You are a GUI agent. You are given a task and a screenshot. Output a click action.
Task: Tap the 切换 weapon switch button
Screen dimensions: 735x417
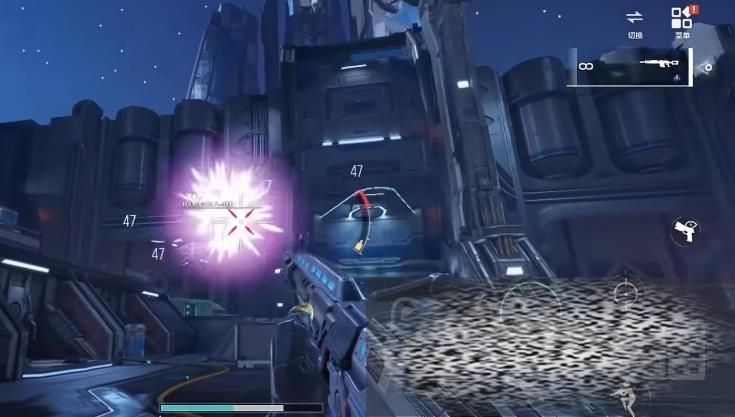click(635, 22)
